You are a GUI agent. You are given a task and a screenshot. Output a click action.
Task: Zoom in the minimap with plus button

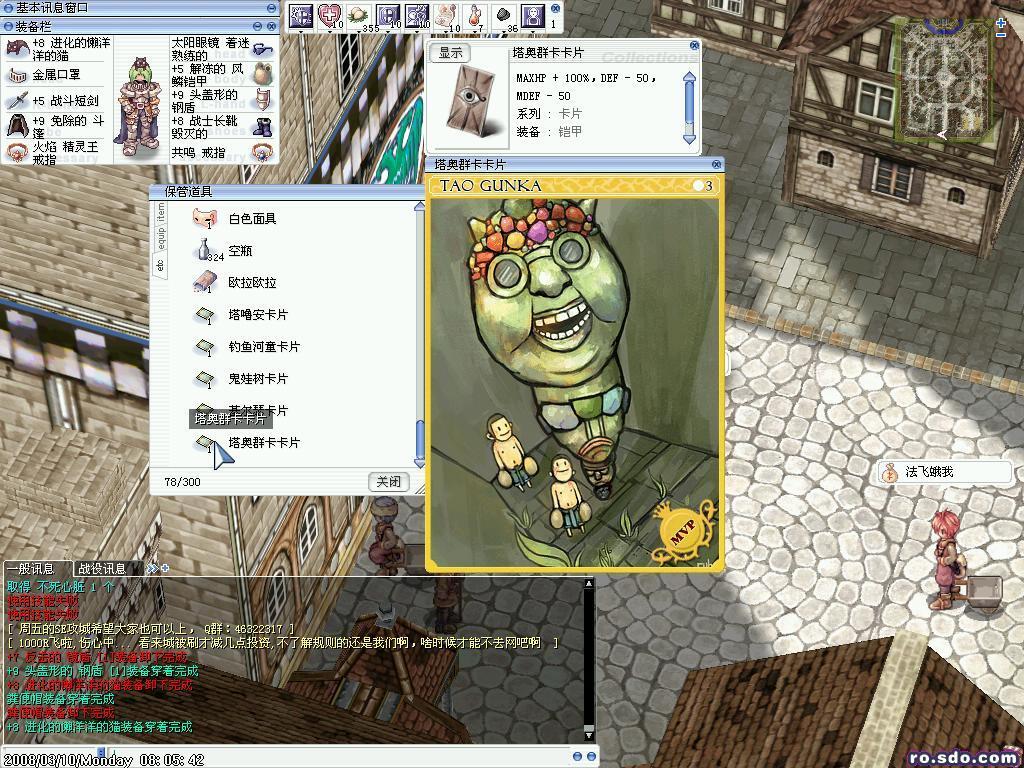tap(1001, 22)
